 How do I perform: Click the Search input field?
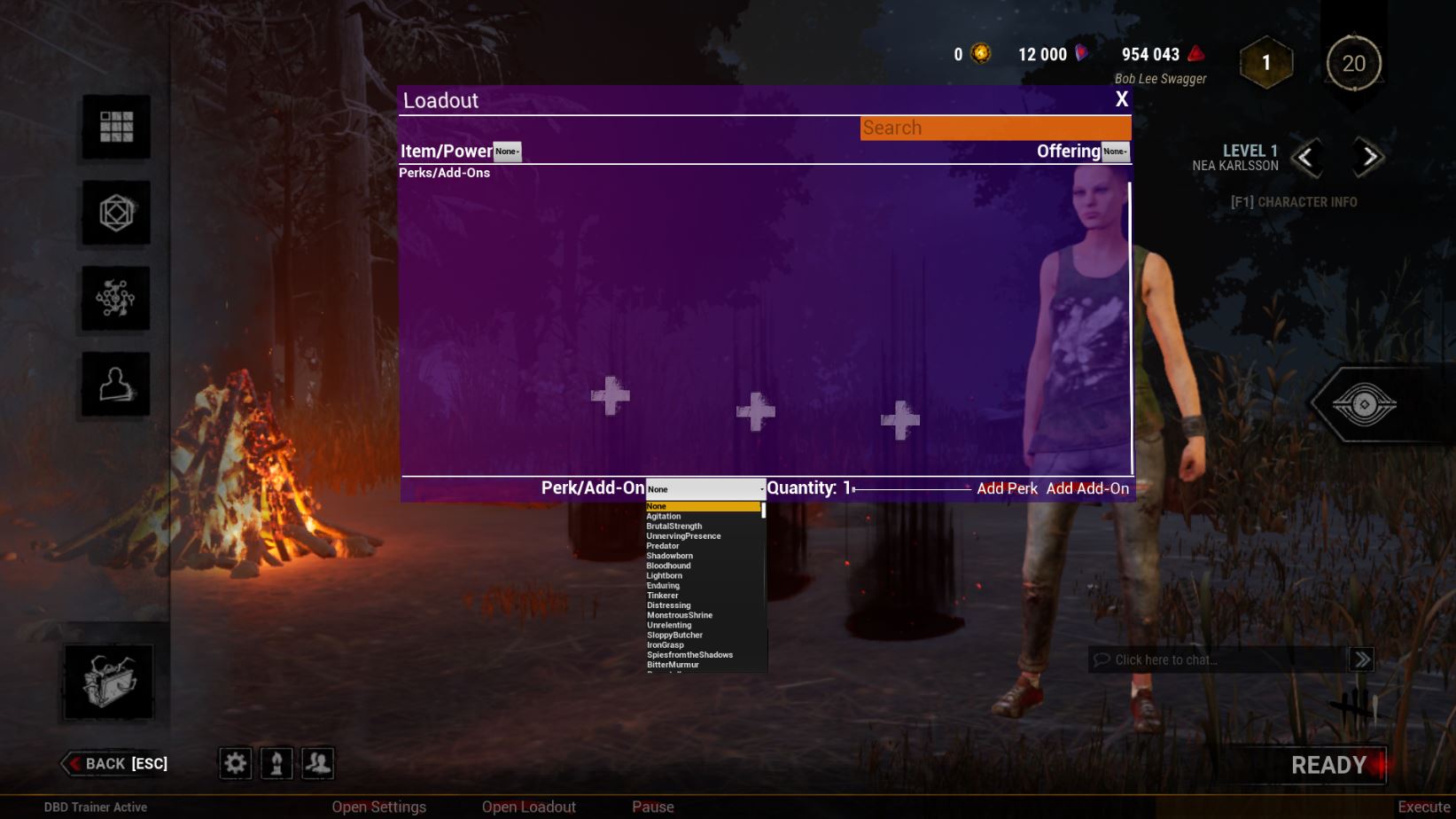994,128
